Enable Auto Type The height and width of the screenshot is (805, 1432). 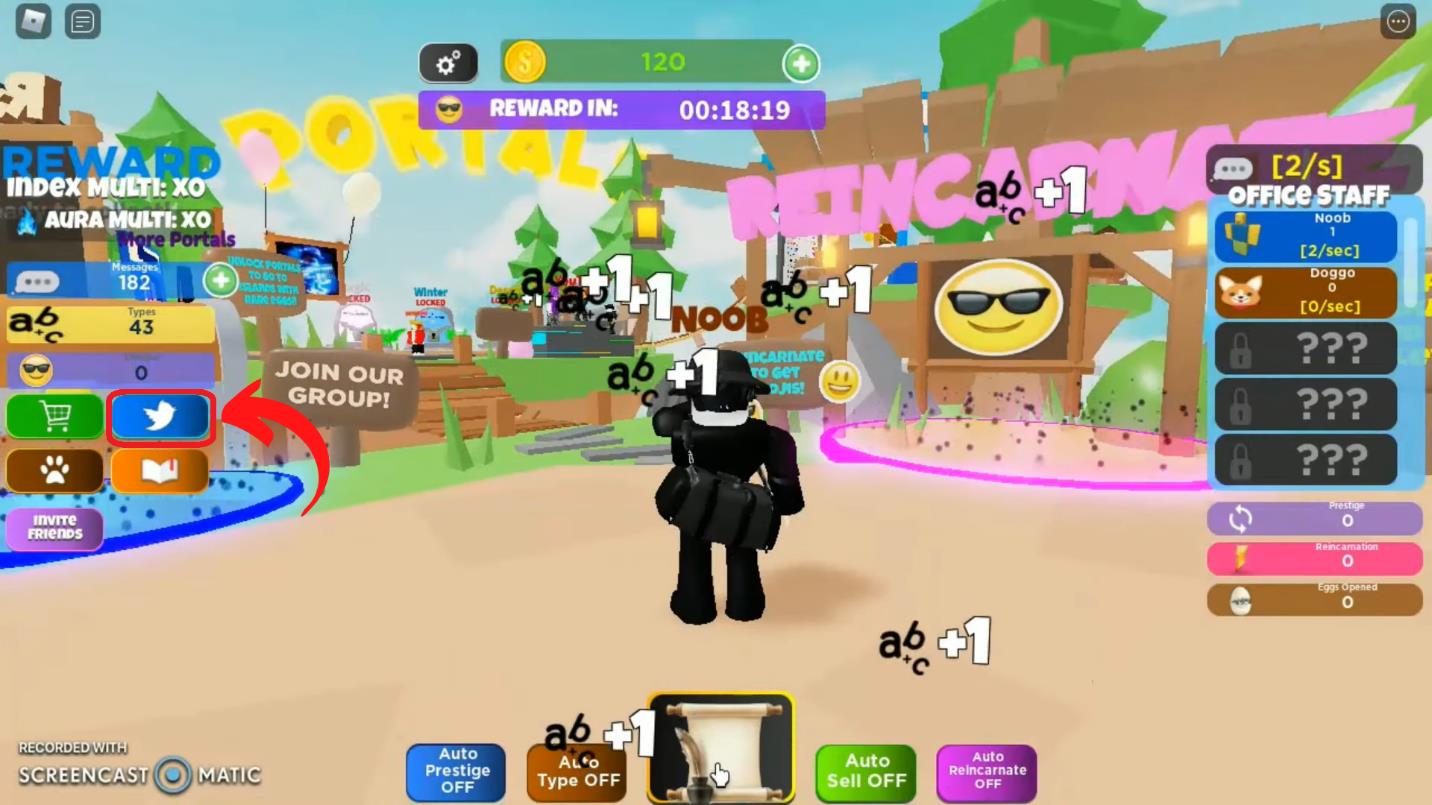pyautogui.click(x=576, y=770)
